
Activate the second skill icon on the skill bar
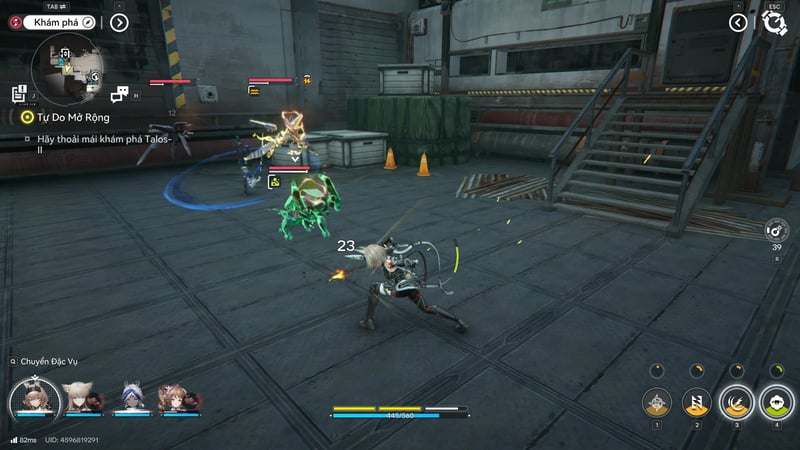pyautogui.click(x=696, y=402)
